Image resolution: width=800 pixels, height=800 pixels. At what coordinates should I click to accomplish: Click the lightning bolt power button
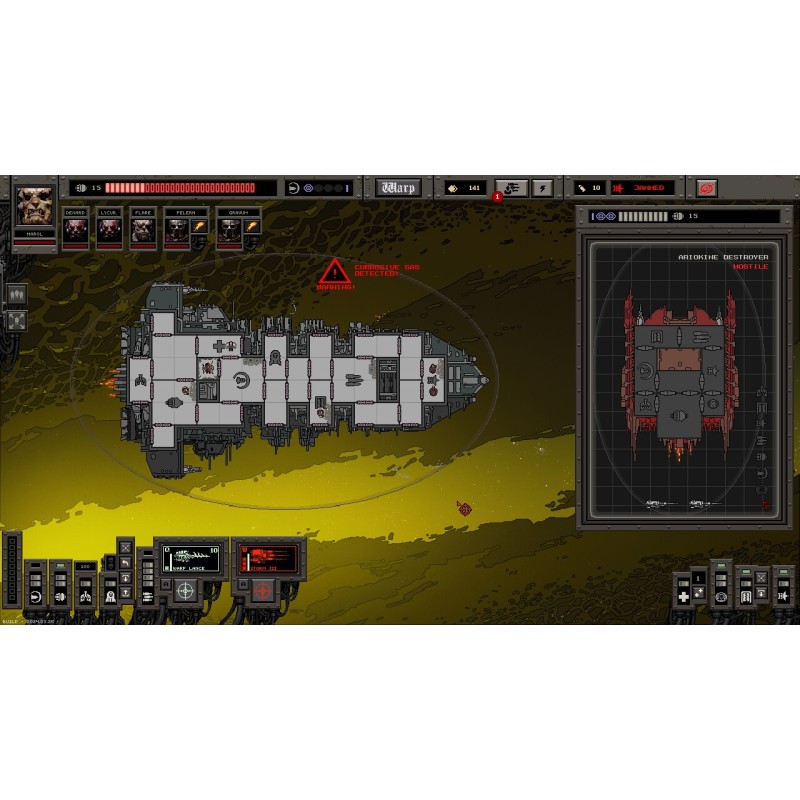[541, 187]
